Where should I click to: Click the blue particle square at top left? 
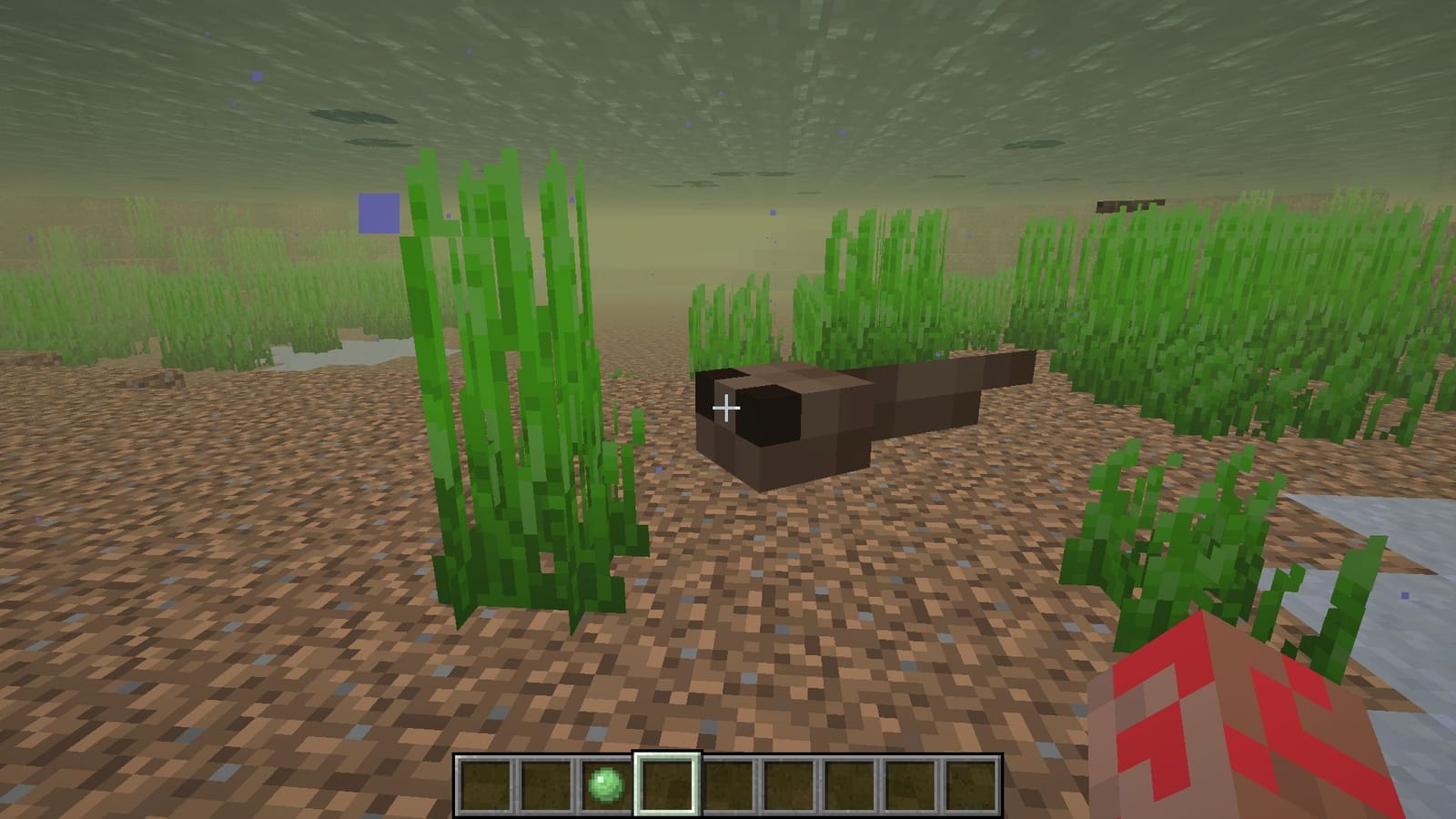coord(378,215)
